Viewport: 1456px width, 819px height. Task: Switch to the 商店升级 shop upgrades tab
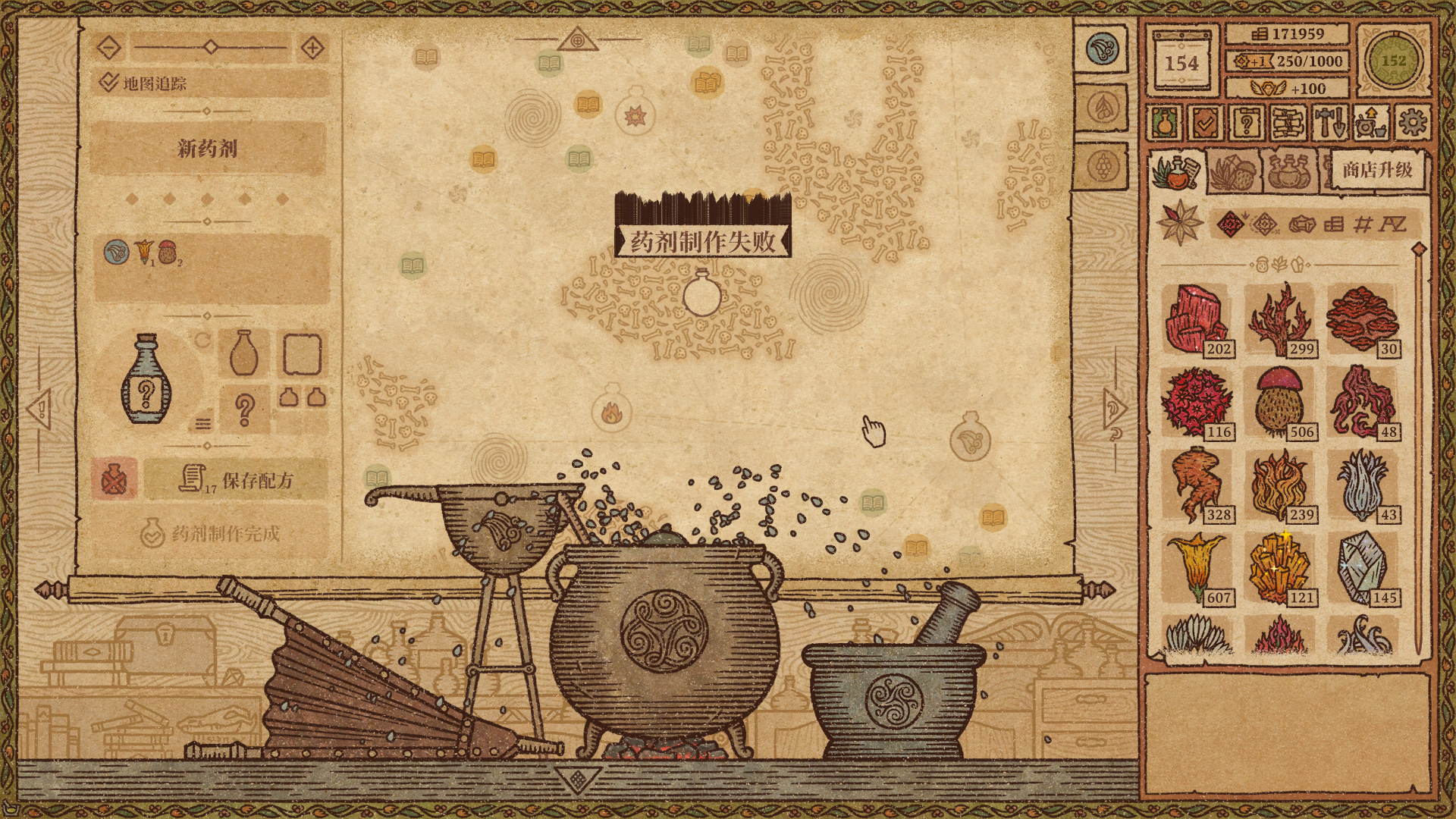1376,170
